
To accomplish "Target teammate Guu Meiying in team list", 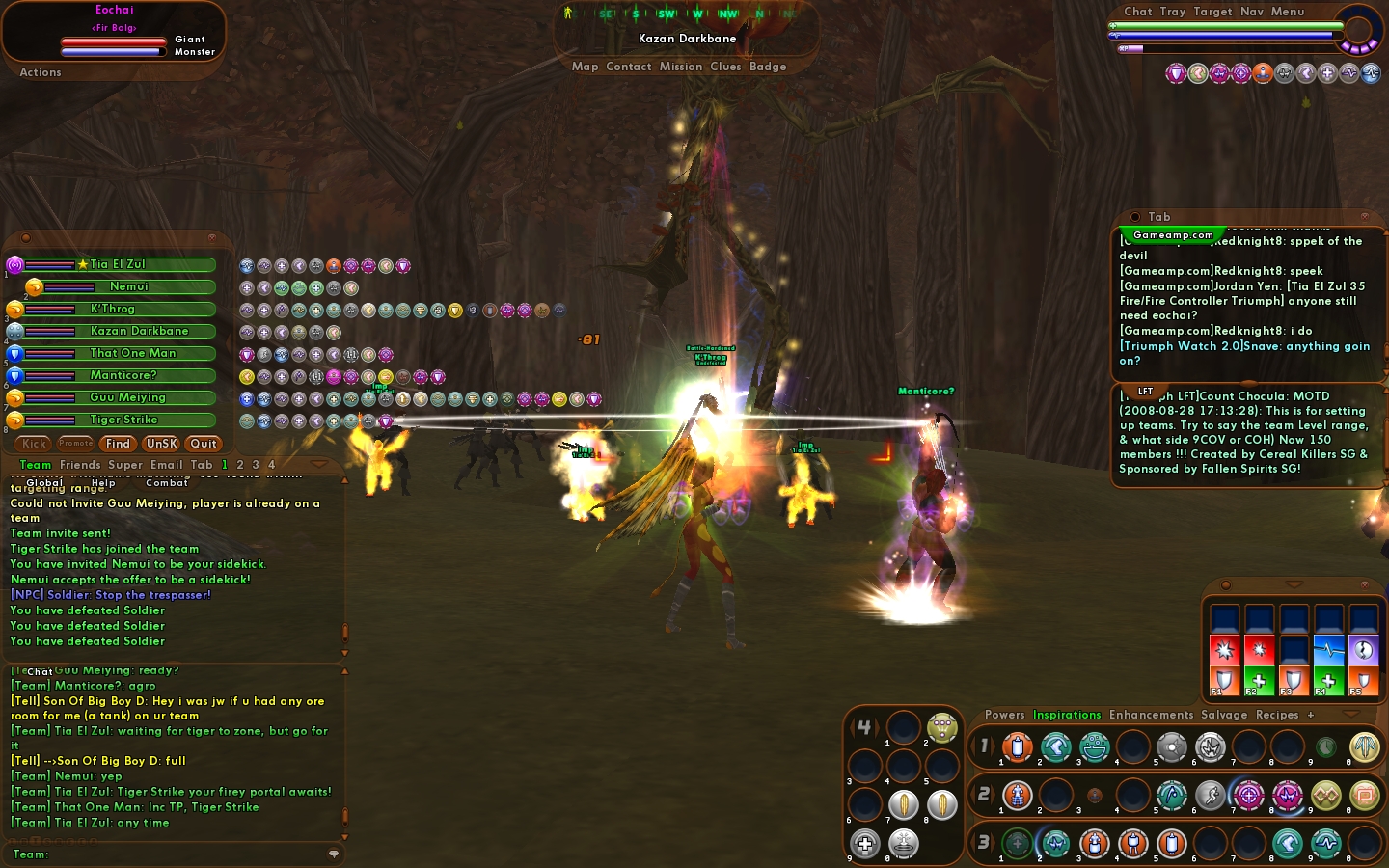I will (127, 397).
